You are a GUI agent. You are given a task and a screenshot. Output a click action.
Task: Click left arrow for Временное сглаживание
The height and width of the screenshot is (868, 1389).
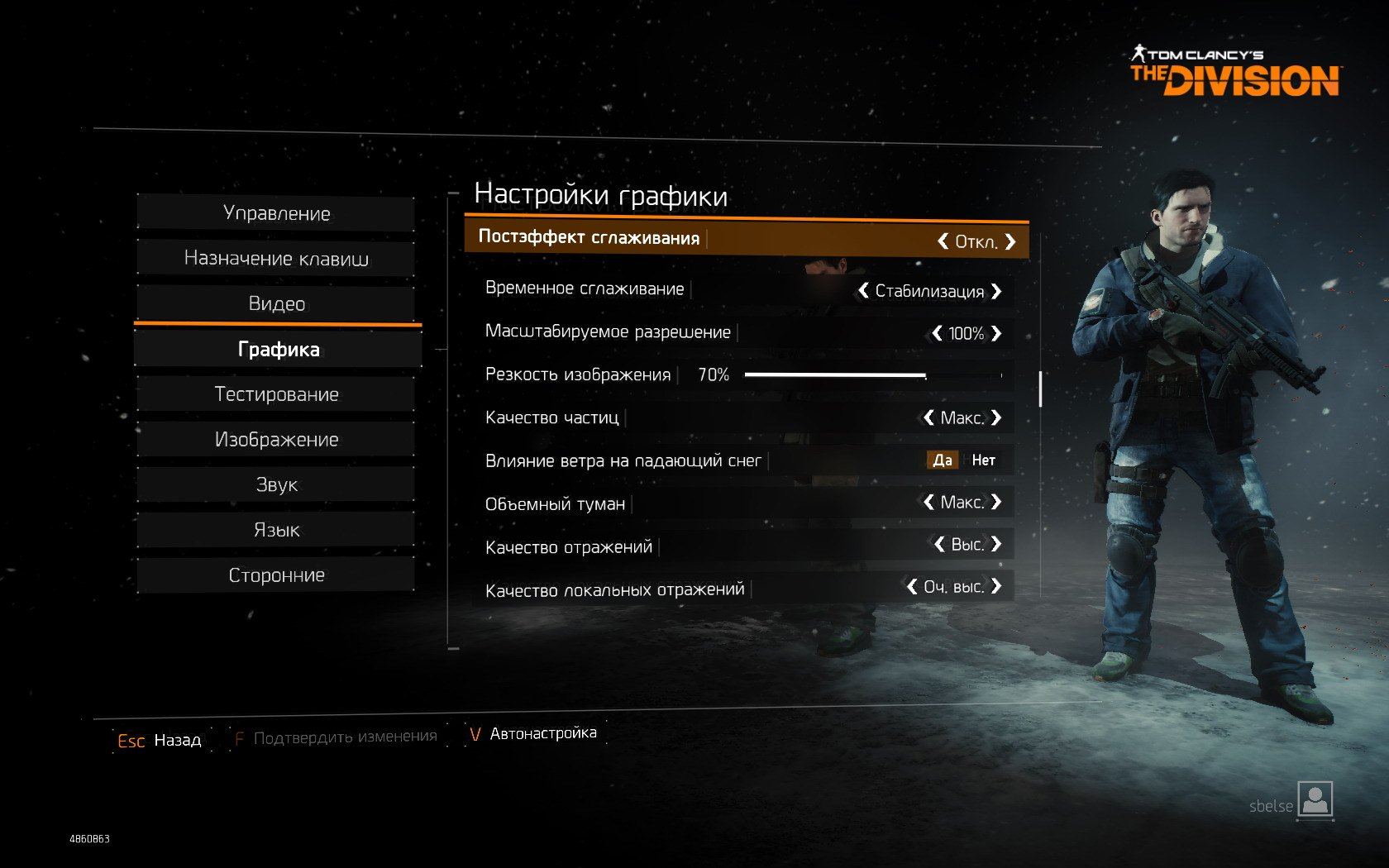pyautogui.click(x=863, y=290)
